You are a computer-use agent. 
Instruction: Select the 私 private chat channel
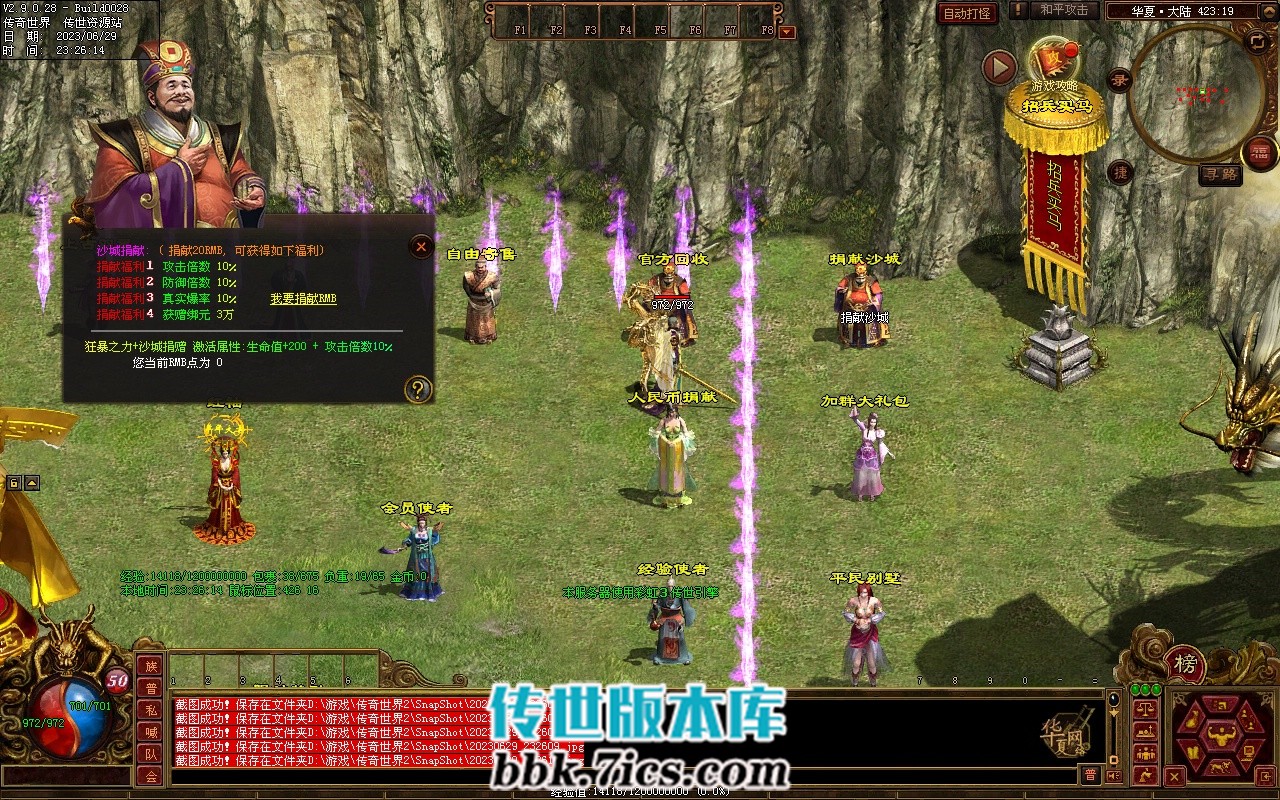[x=150, y=710]
